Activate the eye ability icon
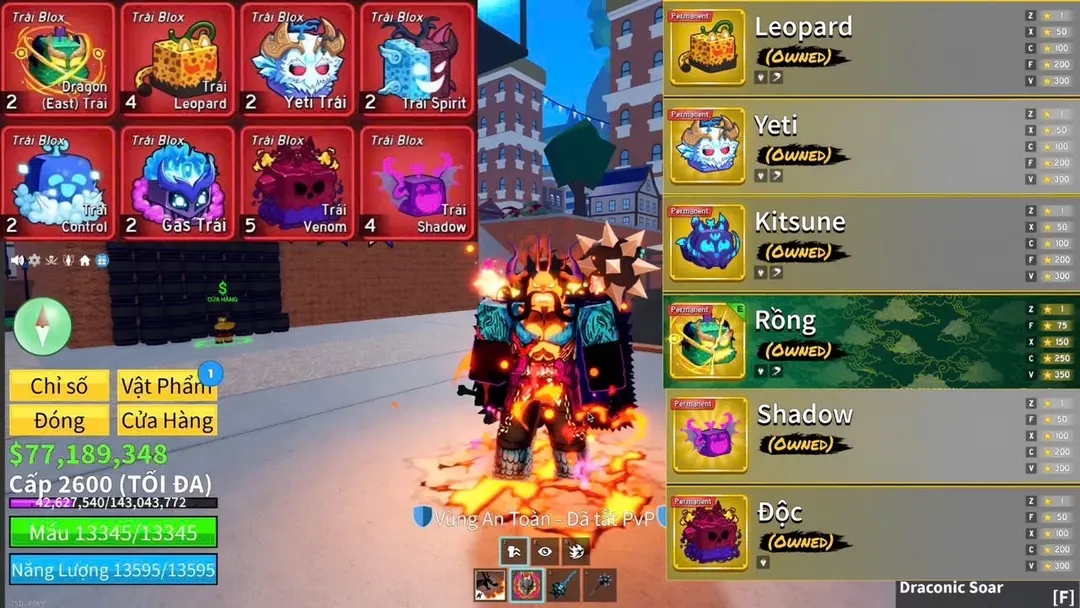 tap(546, 550)
